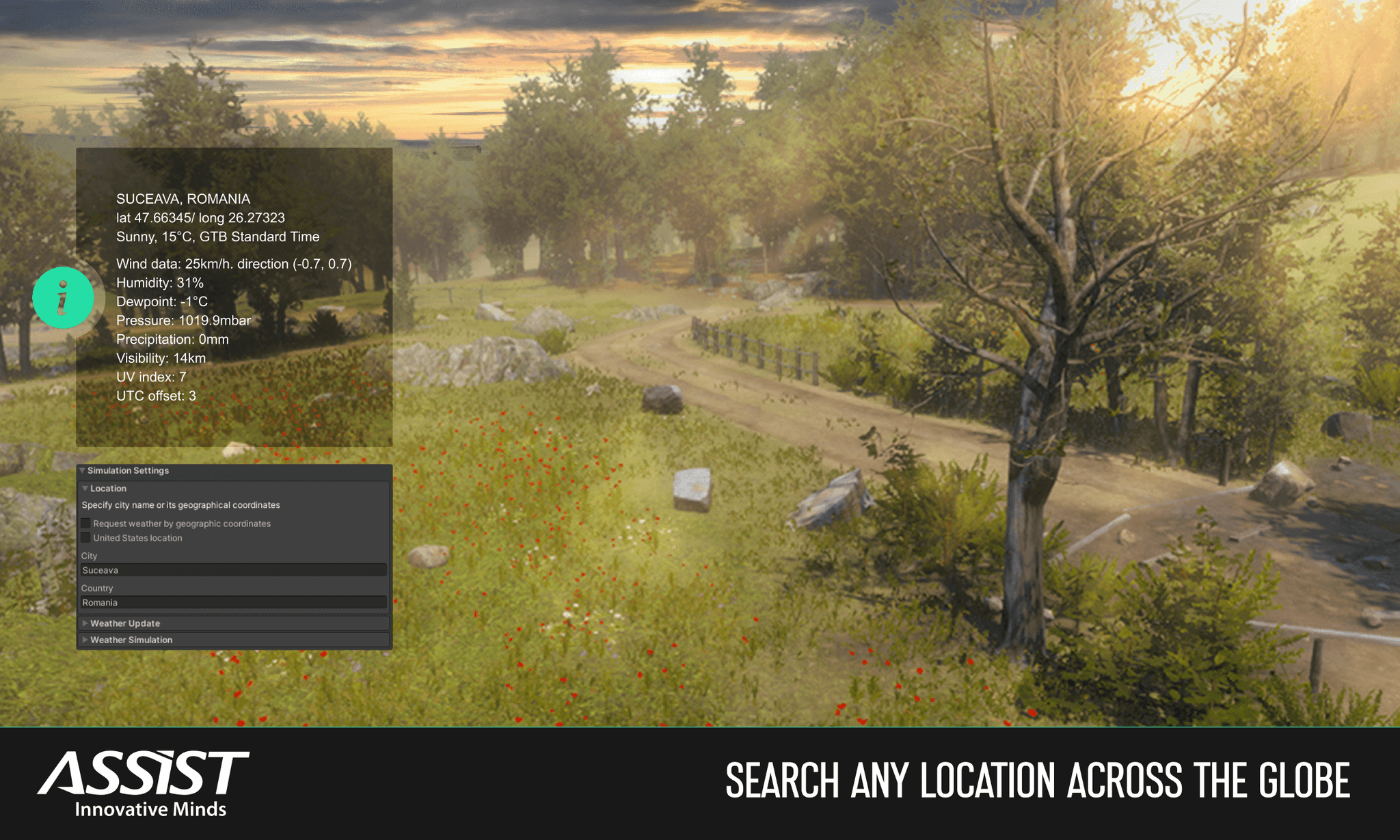This screenshot has width=1400, height=840.
Task: Click the Wind data readout
Action: click(233, 263)
